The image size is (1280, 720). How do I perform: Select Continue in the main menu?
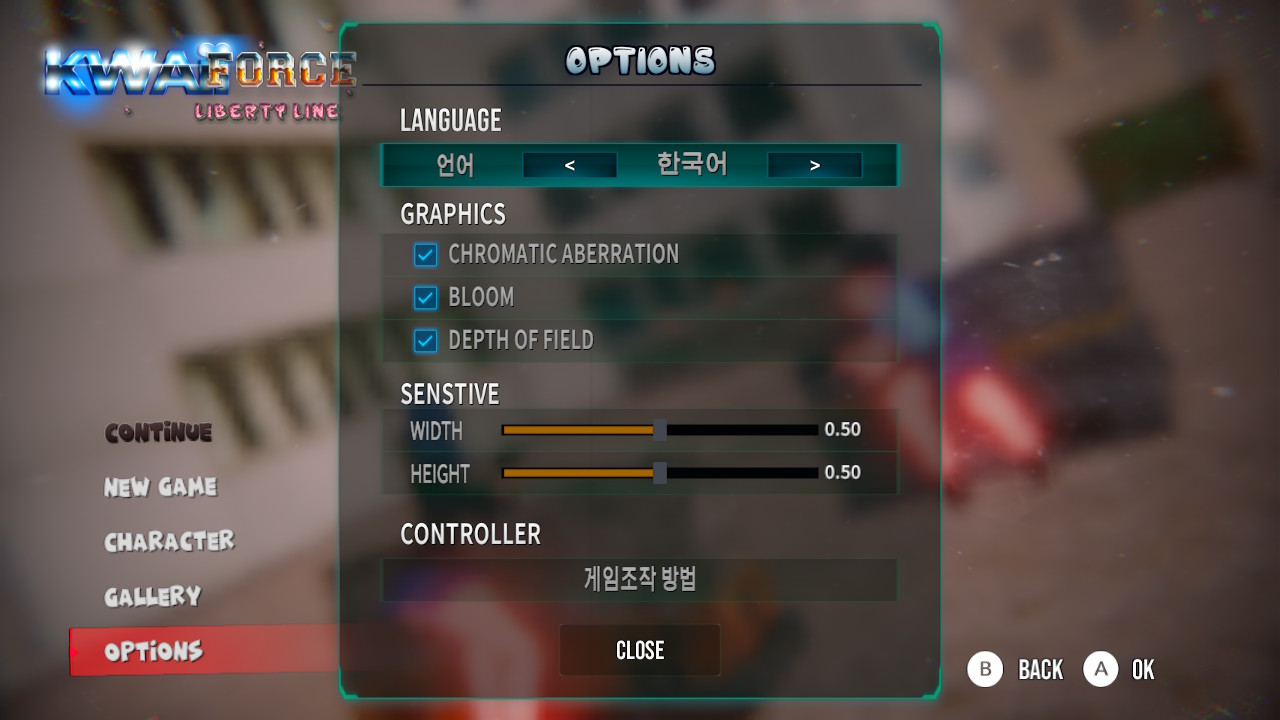pyautogui.click(x=158, y=433)
